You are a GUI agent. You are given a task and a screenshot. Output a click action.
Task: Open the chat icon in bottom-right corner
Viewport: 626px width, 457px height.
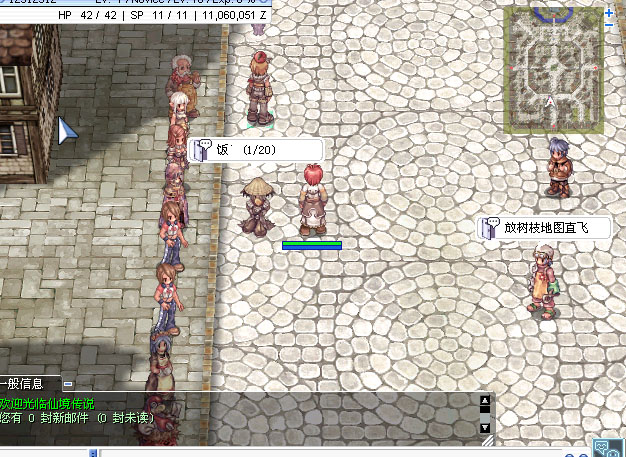(x=605, y=448)
